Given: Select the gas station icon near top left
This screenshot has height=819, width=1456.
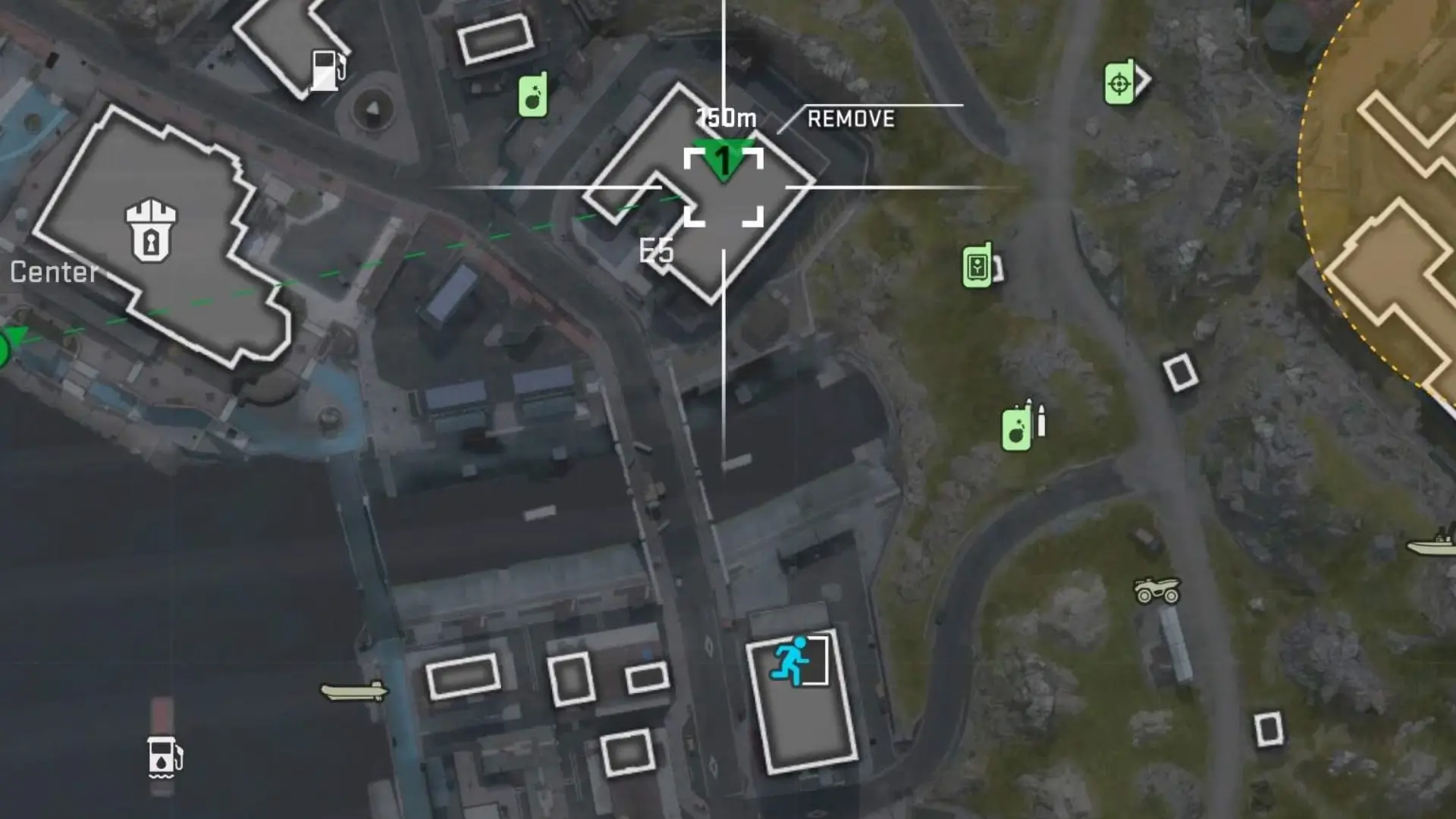Looking at the screenshot, I should pos(326,69).
